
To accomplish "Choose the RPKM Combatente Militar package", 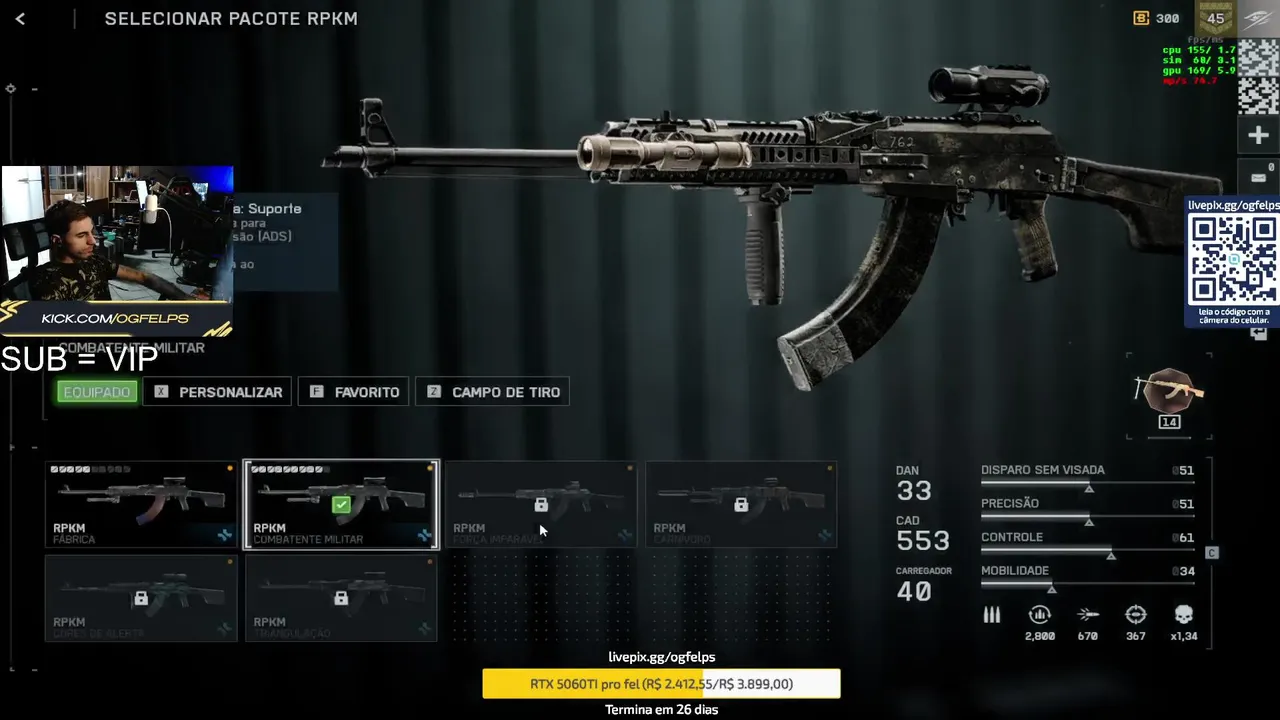I will 341,504.
